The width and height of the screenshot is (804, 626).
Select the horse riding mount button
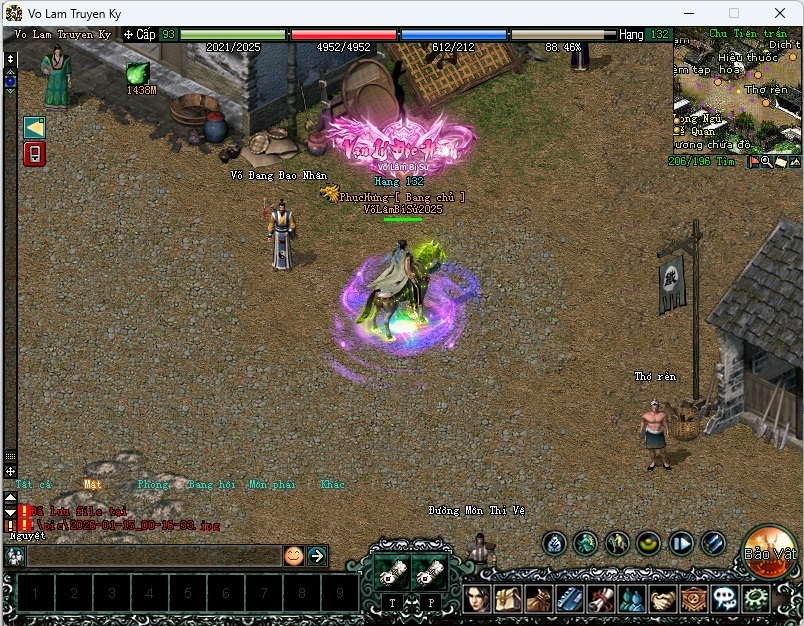click(x=617, y=543)
